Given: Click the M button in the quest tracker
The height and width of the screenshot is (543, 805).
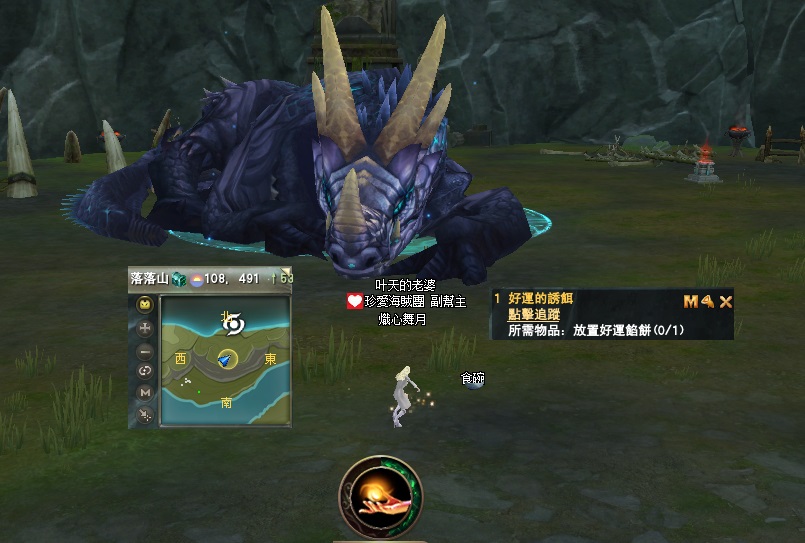Looking at the screenshot, I should [690, 301].
